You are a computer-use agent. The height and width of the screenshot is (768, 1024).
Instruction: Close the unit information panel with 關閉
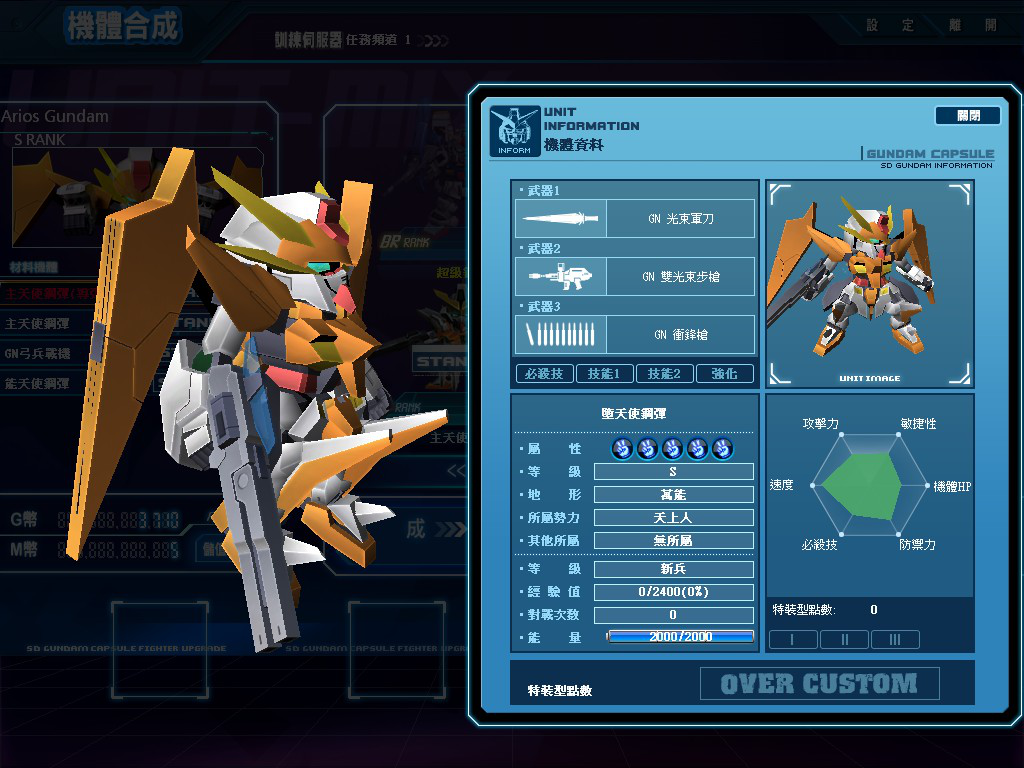967,116
